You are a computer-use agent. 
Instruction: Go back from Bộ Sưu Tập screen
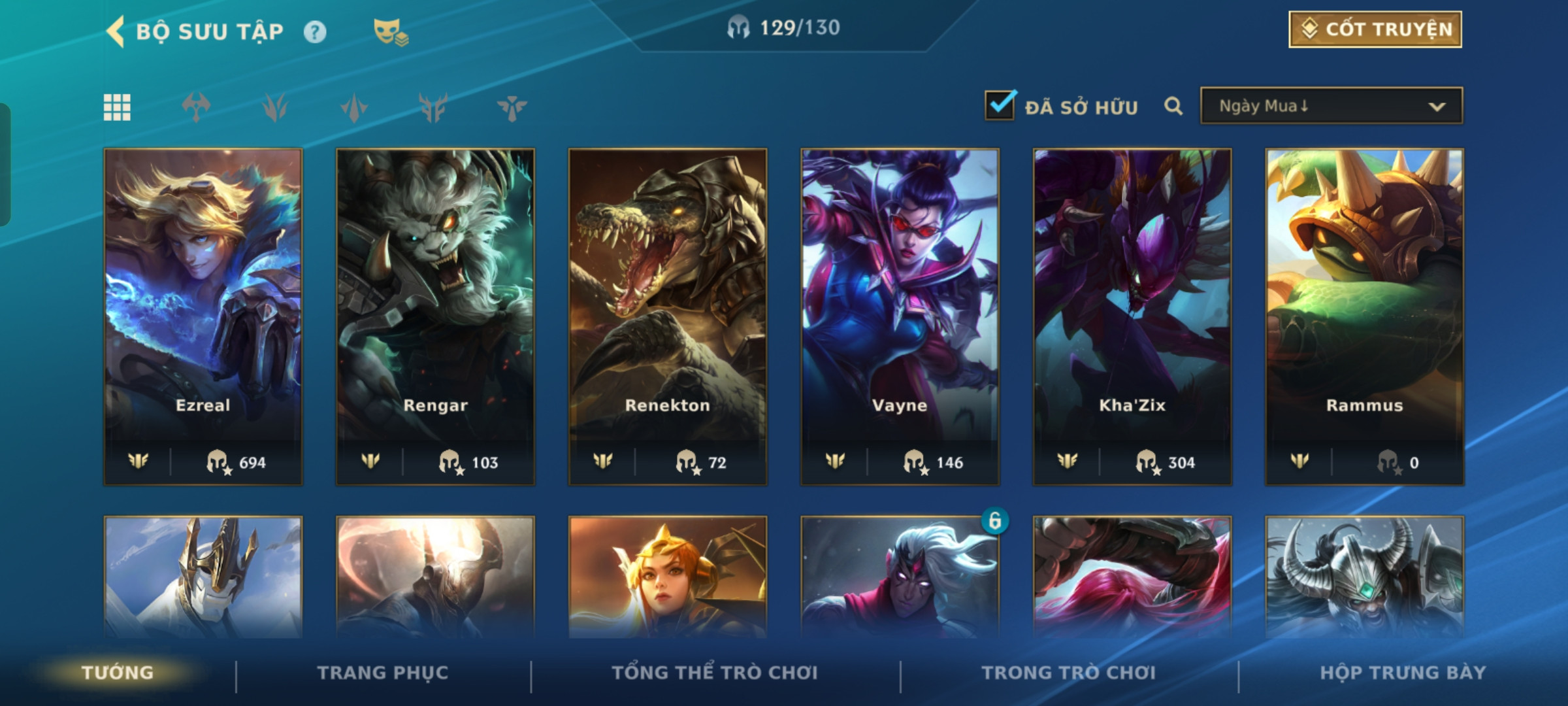tap(116, 31)
